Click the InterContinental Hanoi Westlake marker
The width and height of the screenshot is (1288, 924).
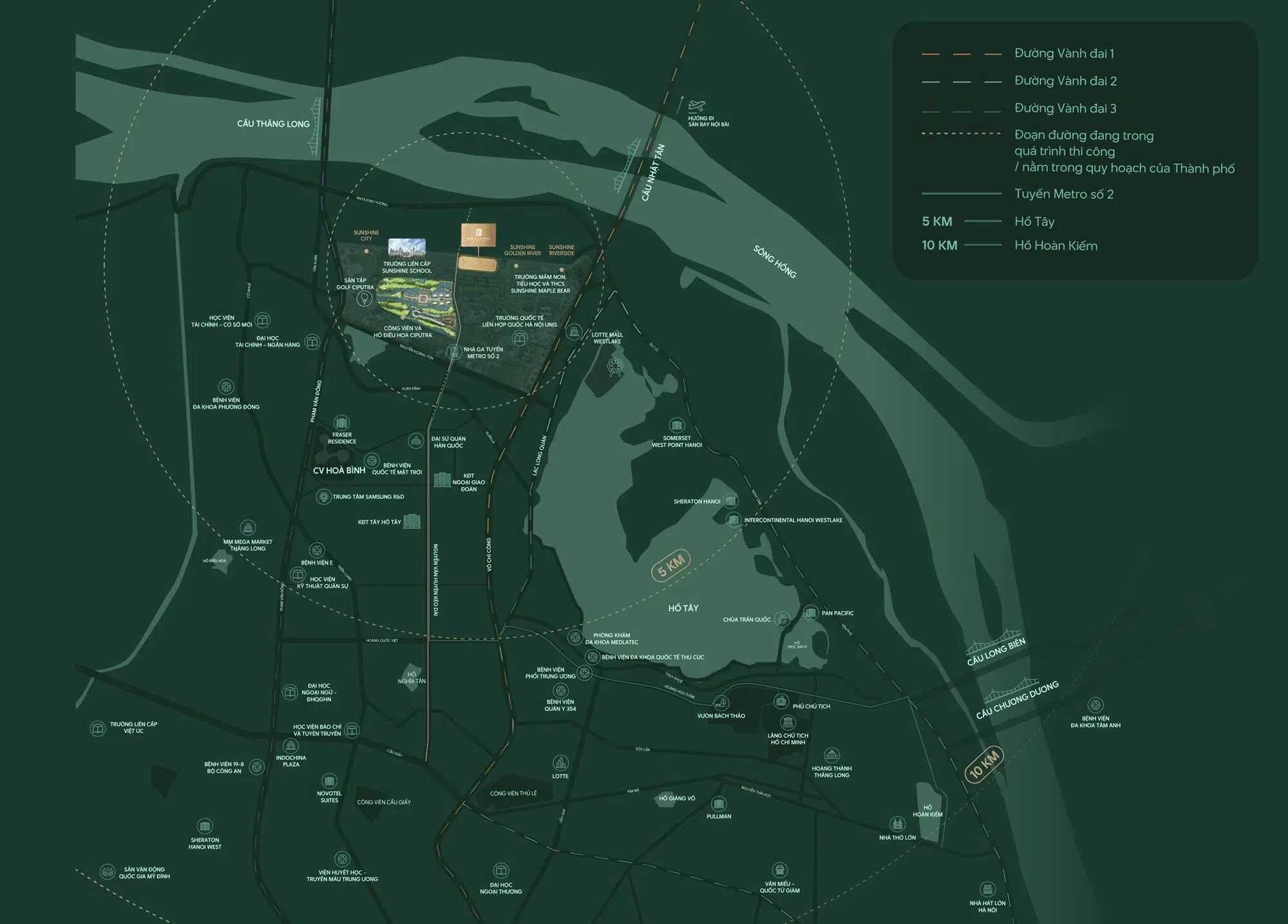733,520
